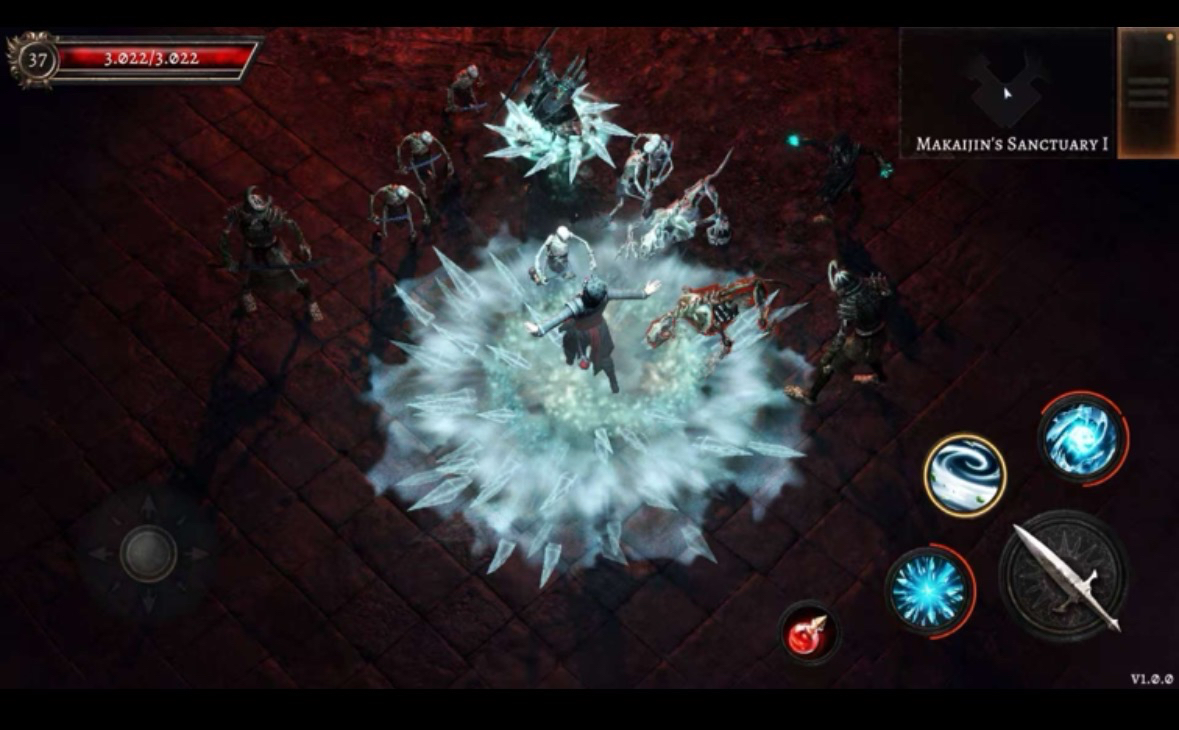The width and height of the screenshot is (1179, 730).
Task: Use the blue frost vortex skill
Action: (1082, 436)
